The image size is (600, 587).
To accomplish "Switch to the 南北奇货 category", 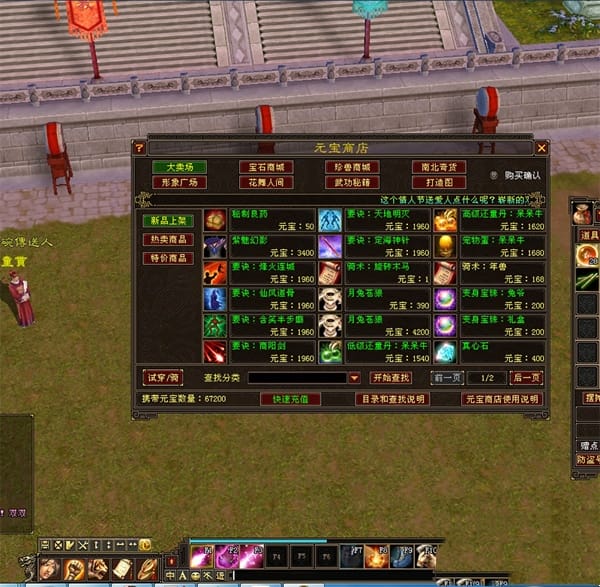I will 439,167.
